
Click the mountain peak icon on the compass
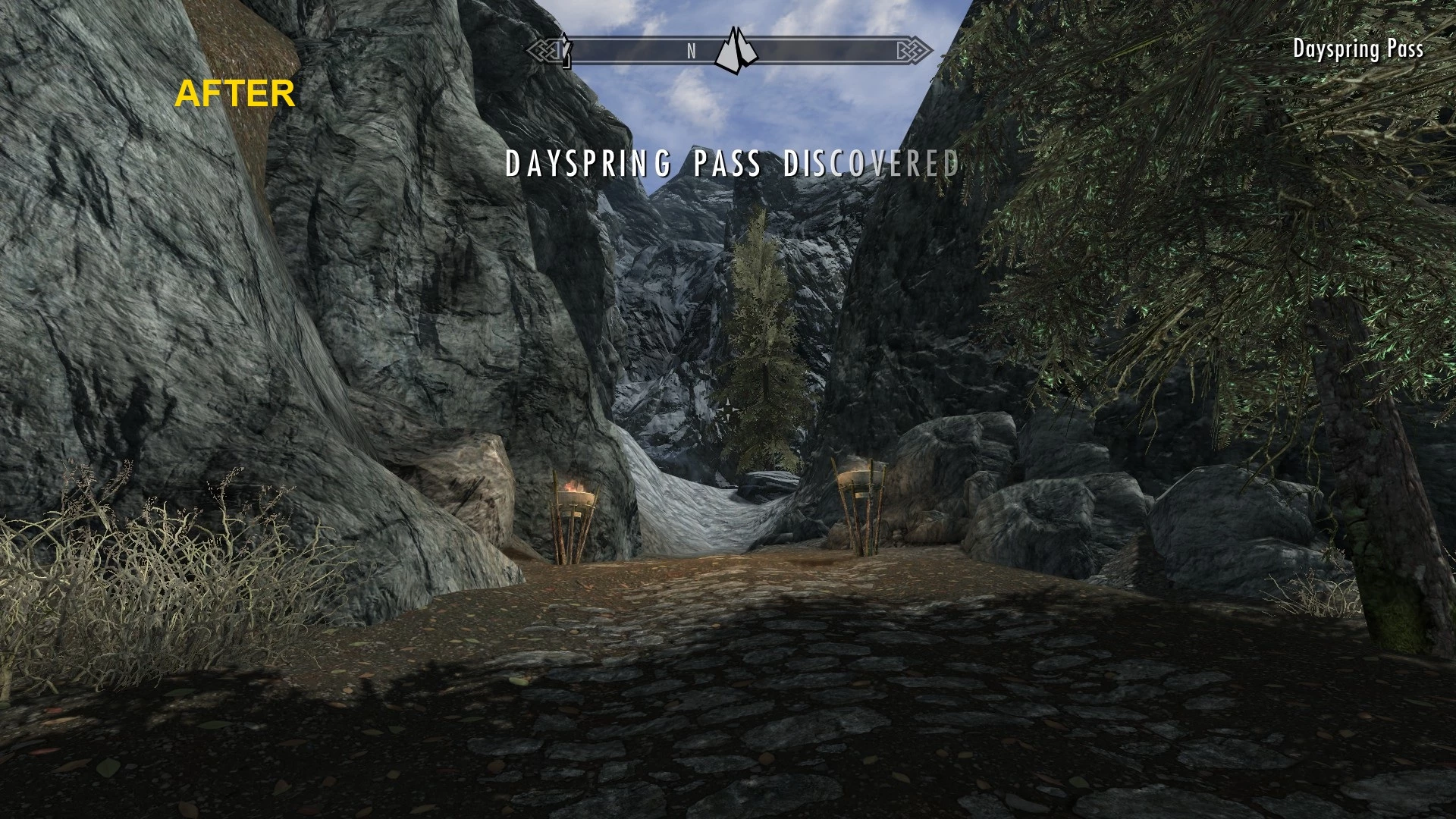pos(736,49)
